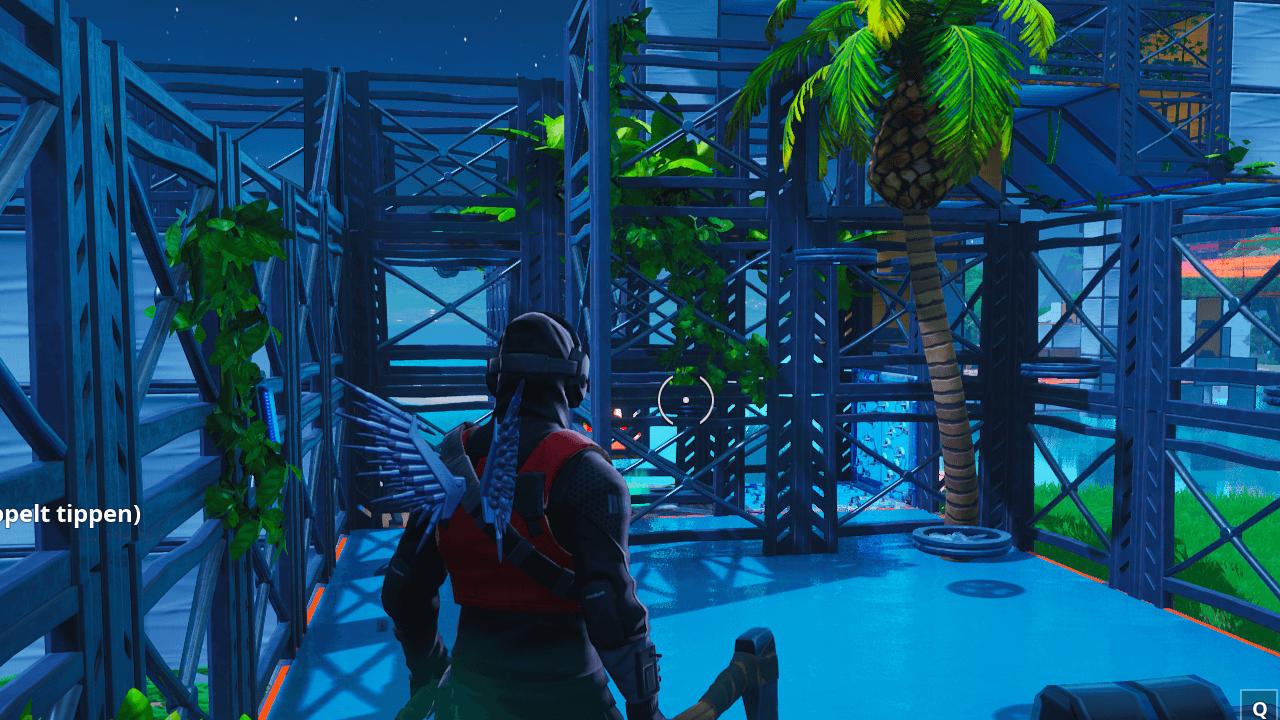Viewport: 1280px width, 720px height.
Task: Click the center aiming crosshair reticle
Action: (x=686, y=400)
